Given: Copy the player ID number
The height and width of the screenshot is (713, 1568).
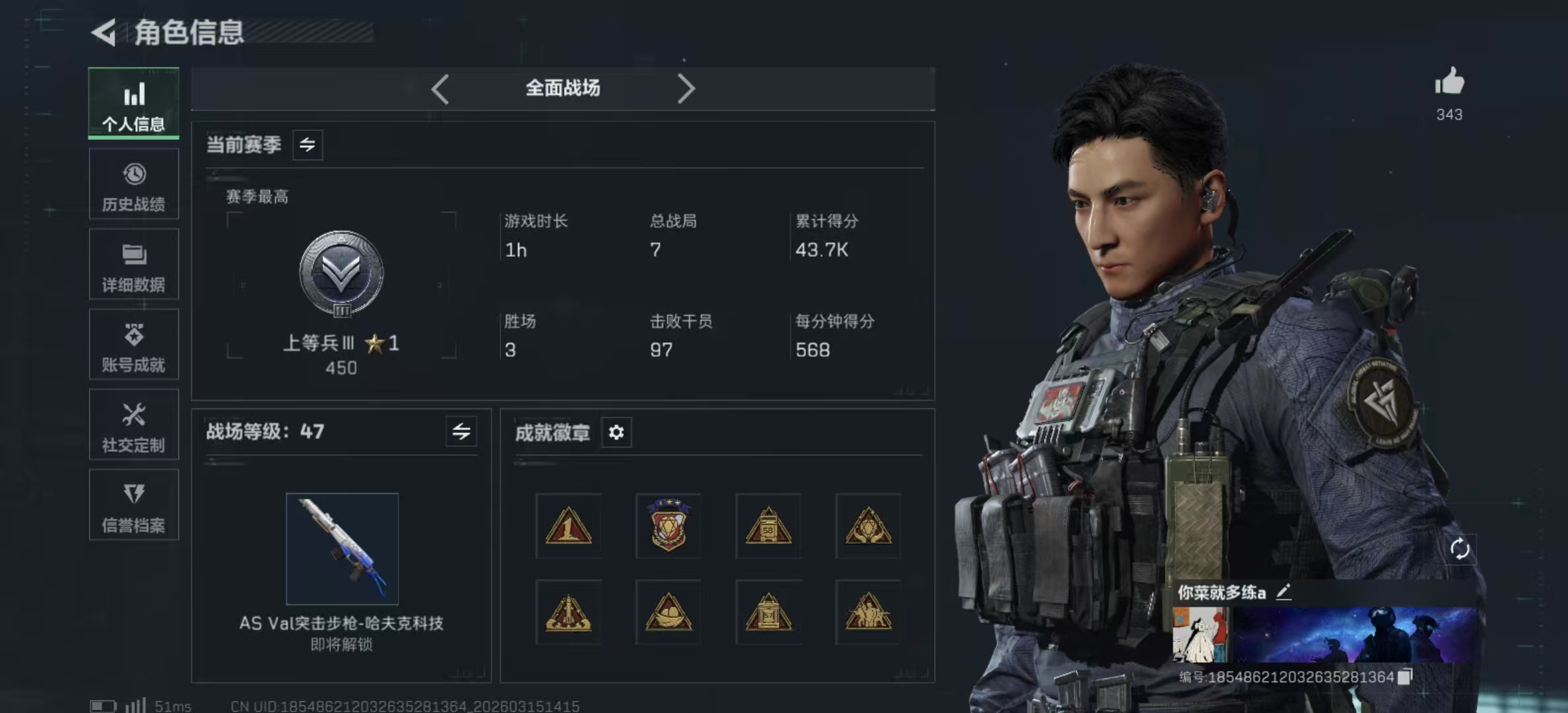Looking at the screenshot, I should click(1406, 676).
